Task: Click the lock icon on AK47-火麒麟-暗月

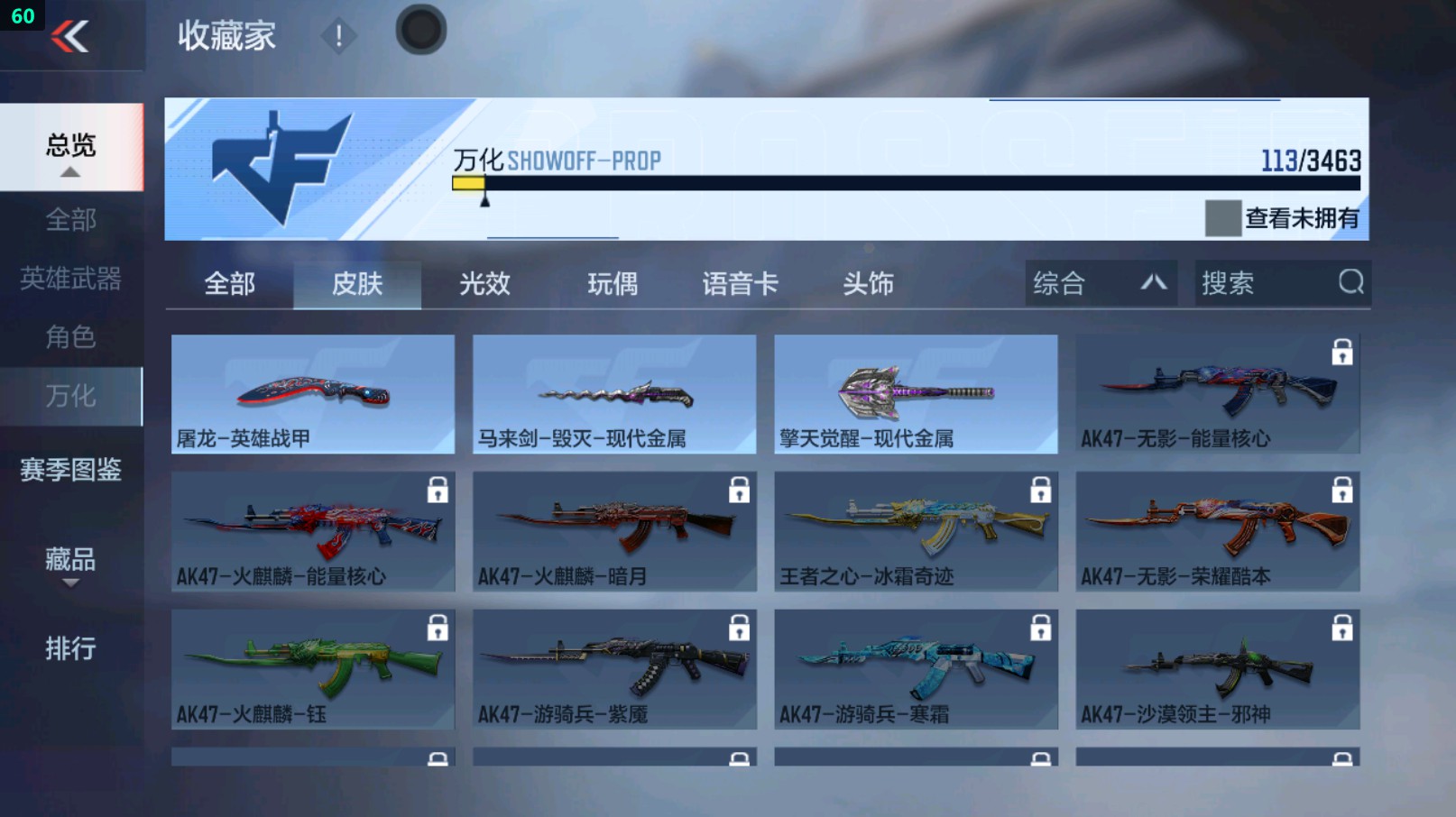Action: 738,490
